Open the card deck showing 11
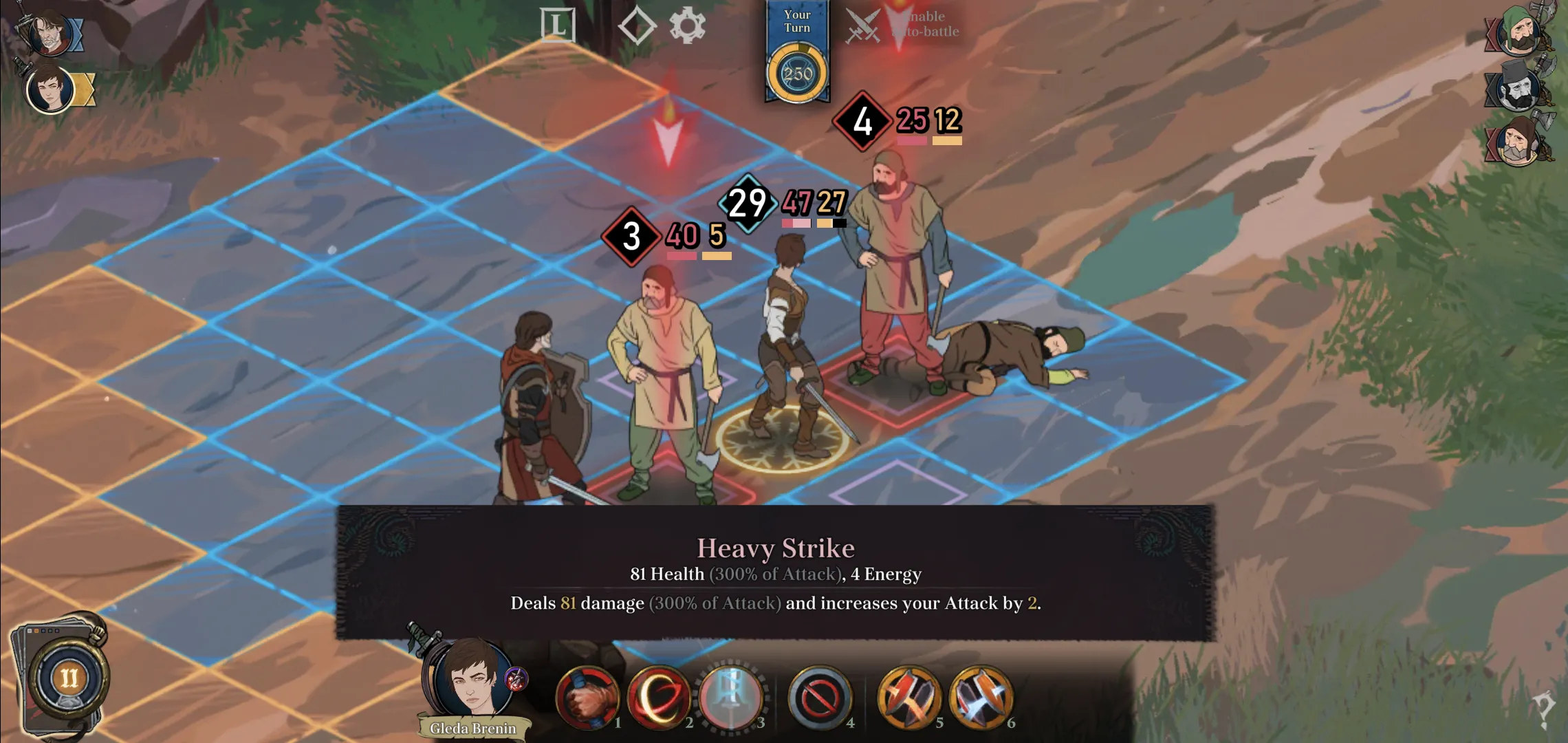Image resolution: width=1568 pixels, height=743 pixels. (x=67, y=678)
